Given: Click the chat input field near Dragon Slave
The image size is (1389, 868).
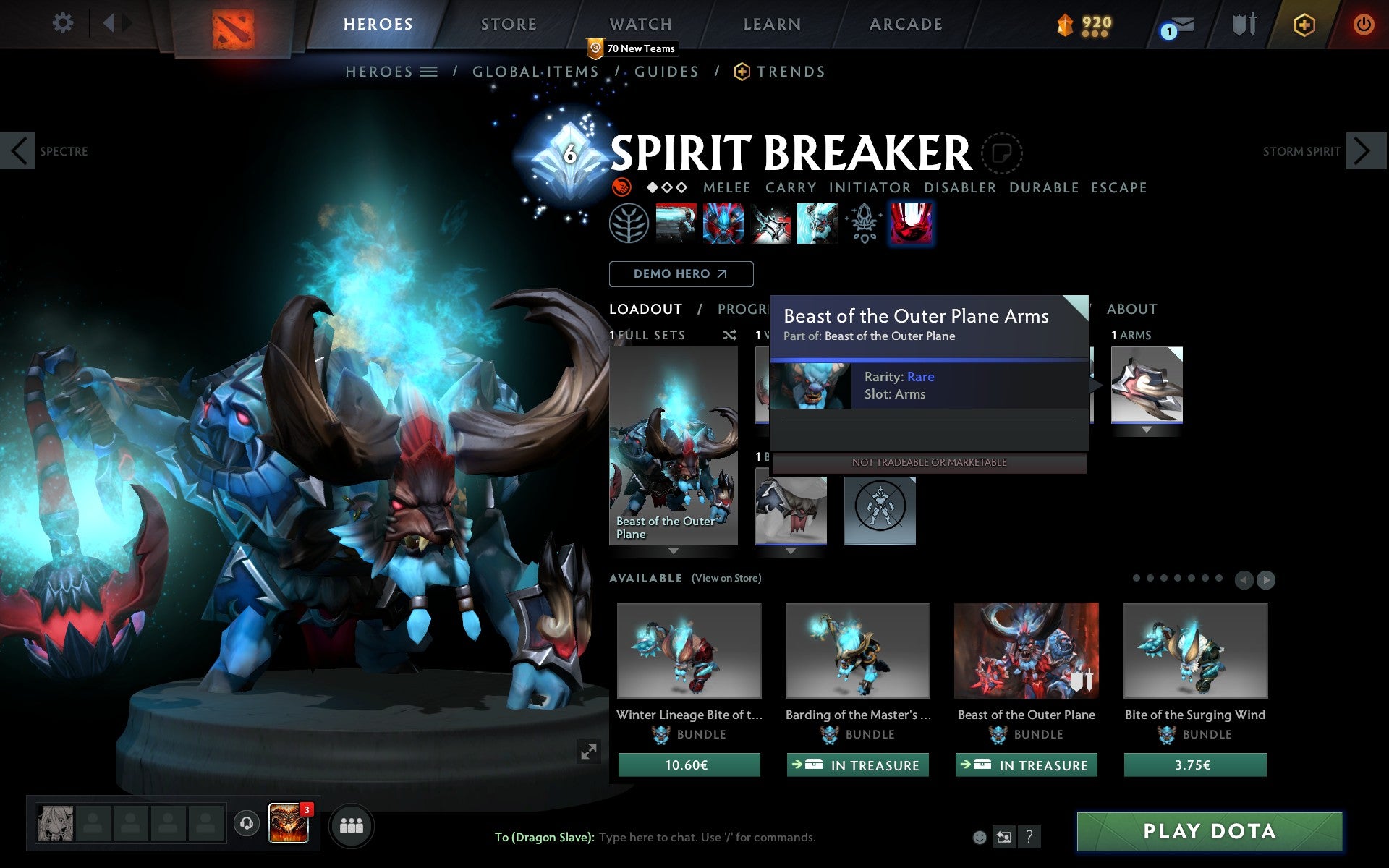Looking at the screenshot, I should (x=705, y=837).
